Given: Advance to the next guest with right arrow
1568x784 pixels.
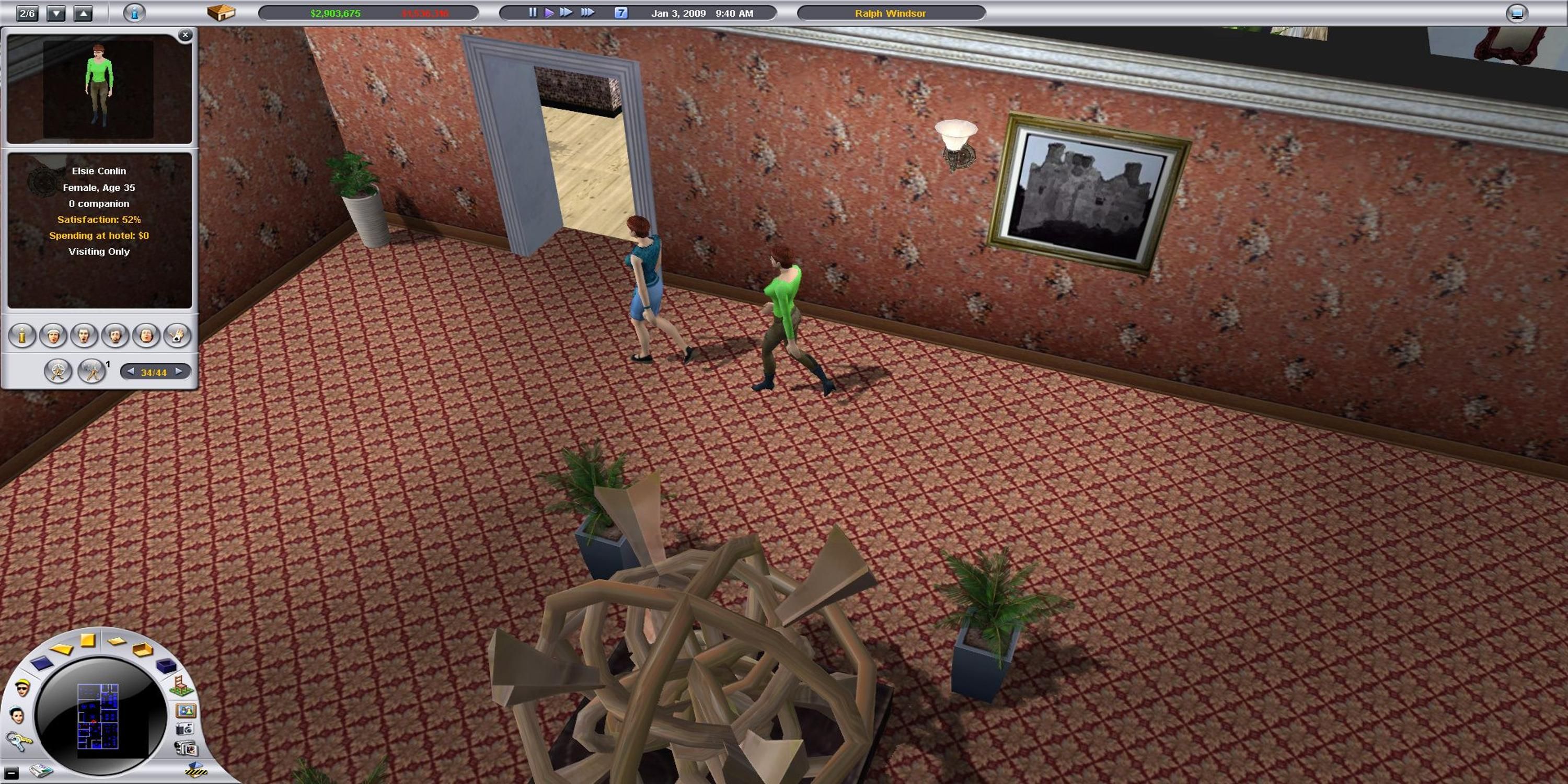Looking at the screenshot, I should point(178,372).
